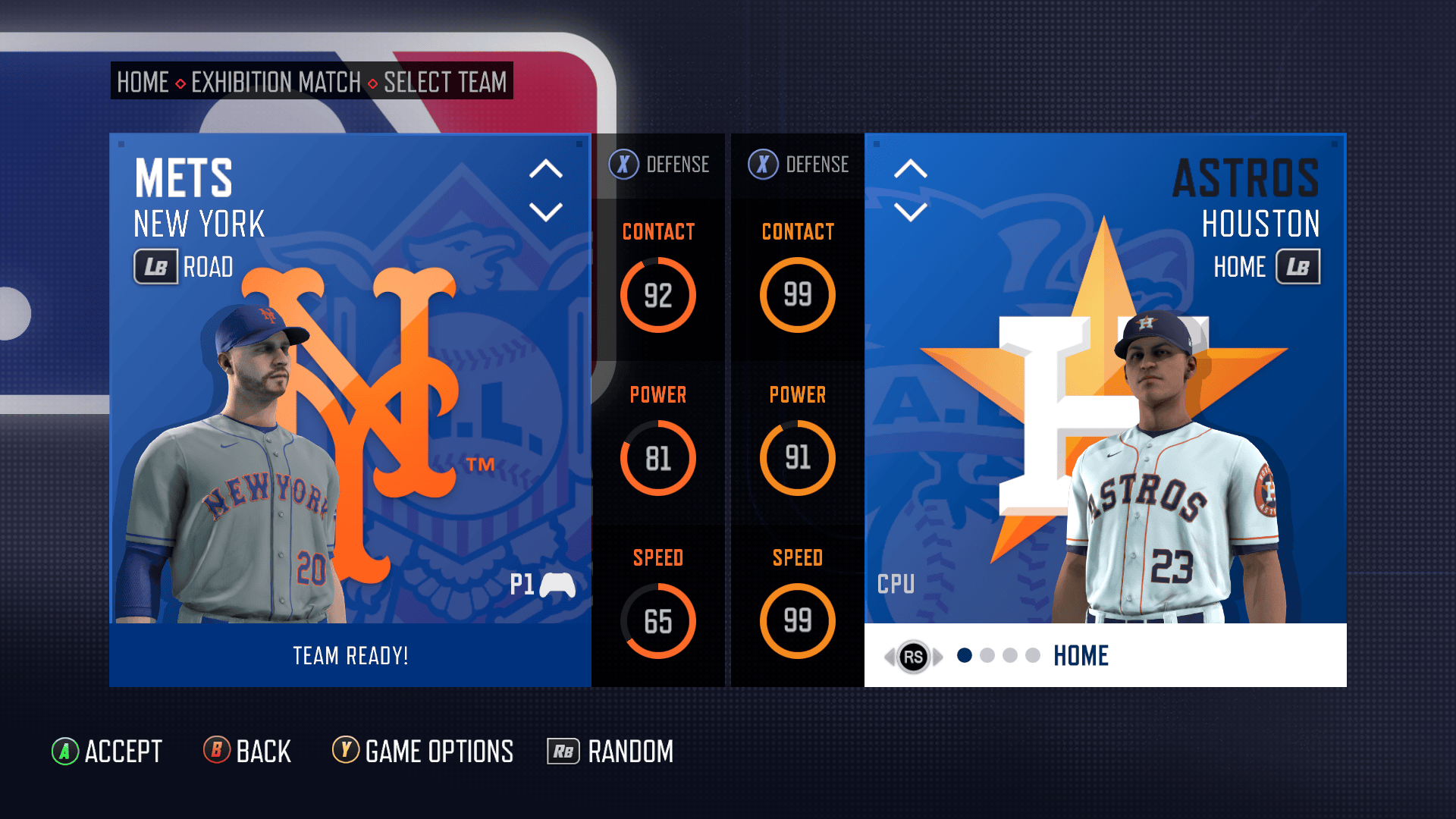Switch Mets stats view from DEFENSE
The width and height of the screenshot is (1456, 819).
pos(659,165)
